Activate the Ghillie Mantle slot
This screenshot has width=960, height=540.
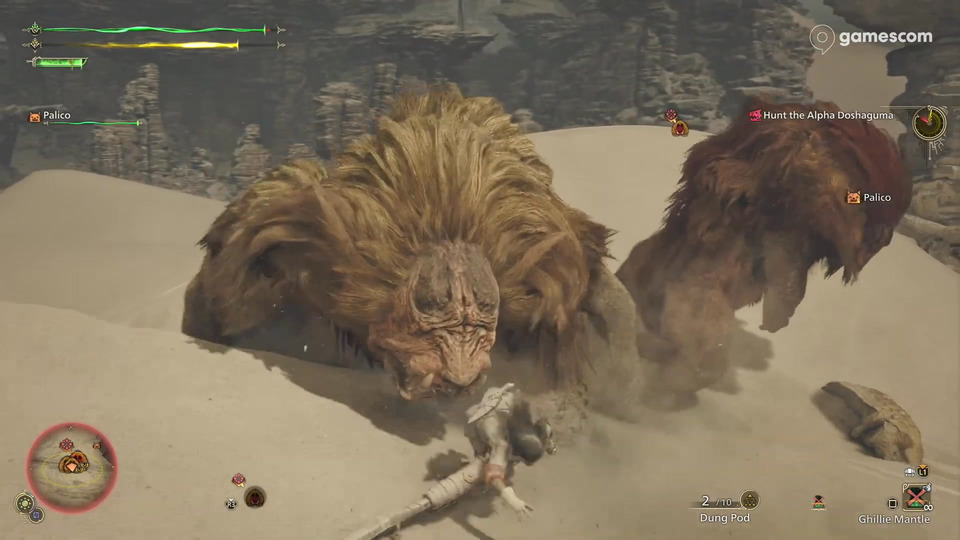[x=916, y=497]
